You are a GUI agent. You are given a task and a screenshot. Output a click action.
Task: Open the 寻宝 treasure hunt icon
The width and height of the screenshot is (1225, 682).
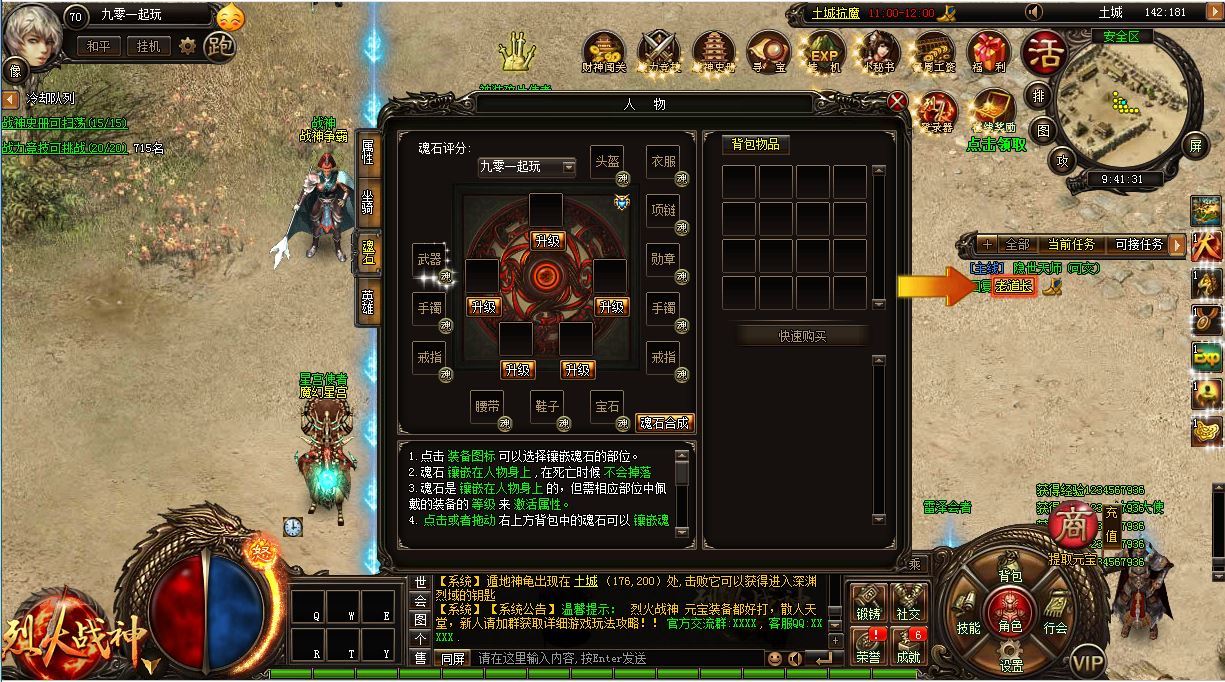768,52
